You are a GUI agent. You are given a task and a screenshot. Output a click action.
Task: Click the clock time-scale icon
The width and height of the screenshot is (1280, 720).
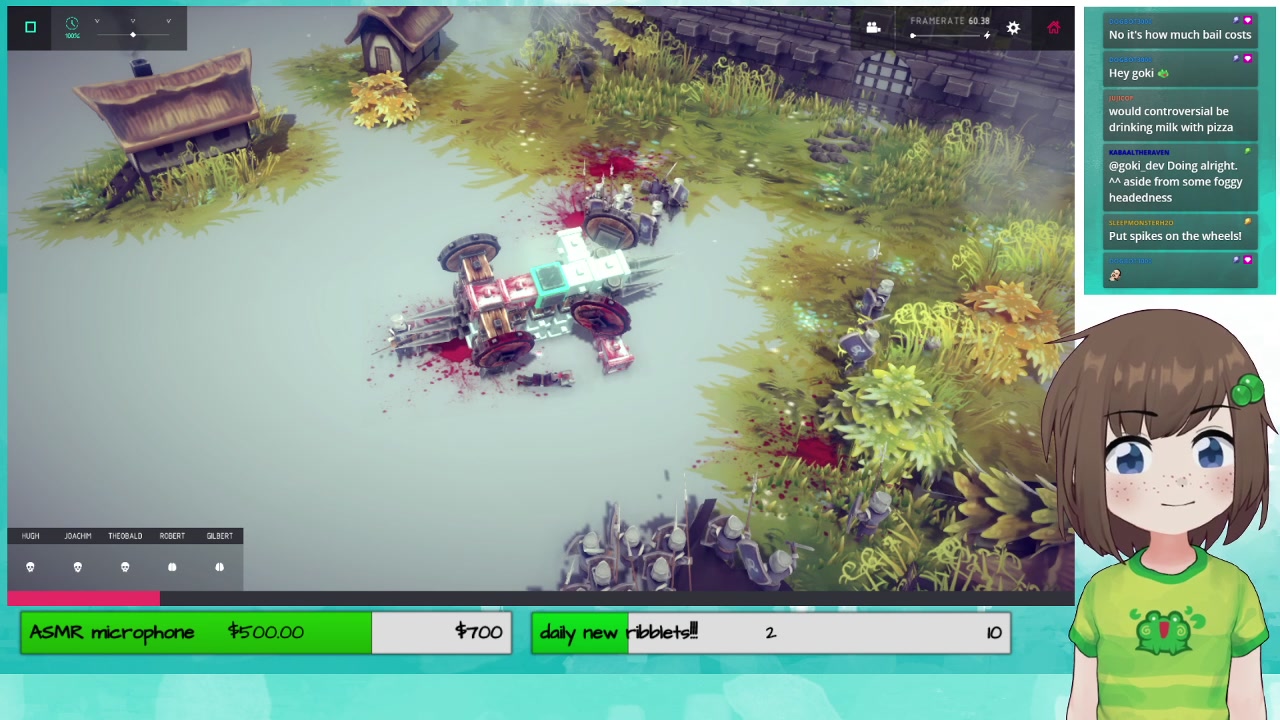[72, 24]
